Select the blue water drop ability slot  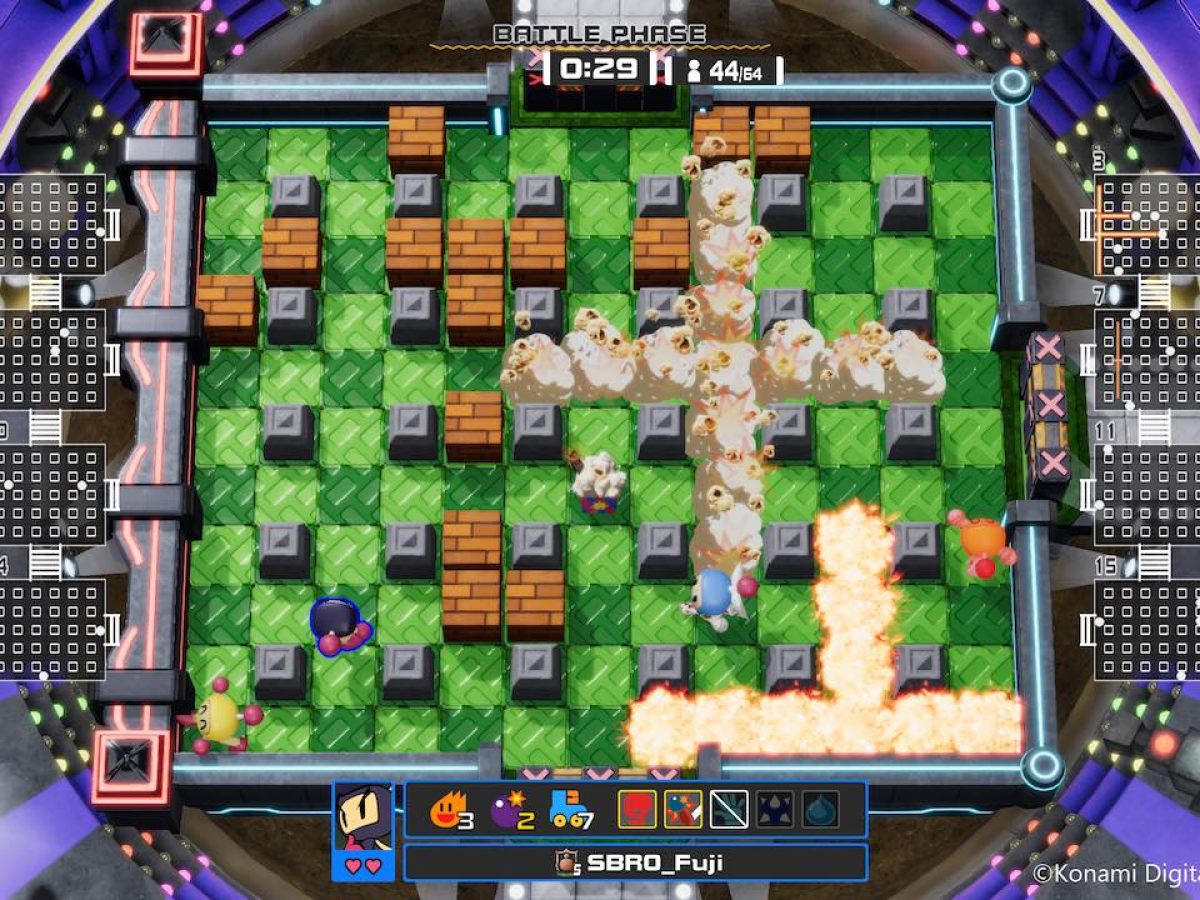pos(820,809)
